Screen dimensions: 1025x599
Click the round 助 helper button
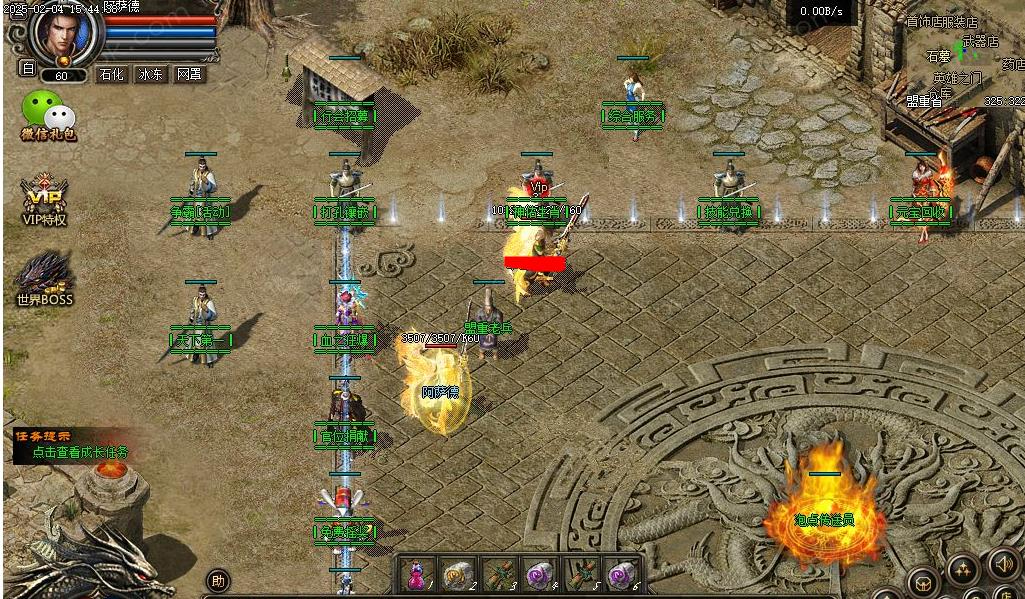[217, 580]
